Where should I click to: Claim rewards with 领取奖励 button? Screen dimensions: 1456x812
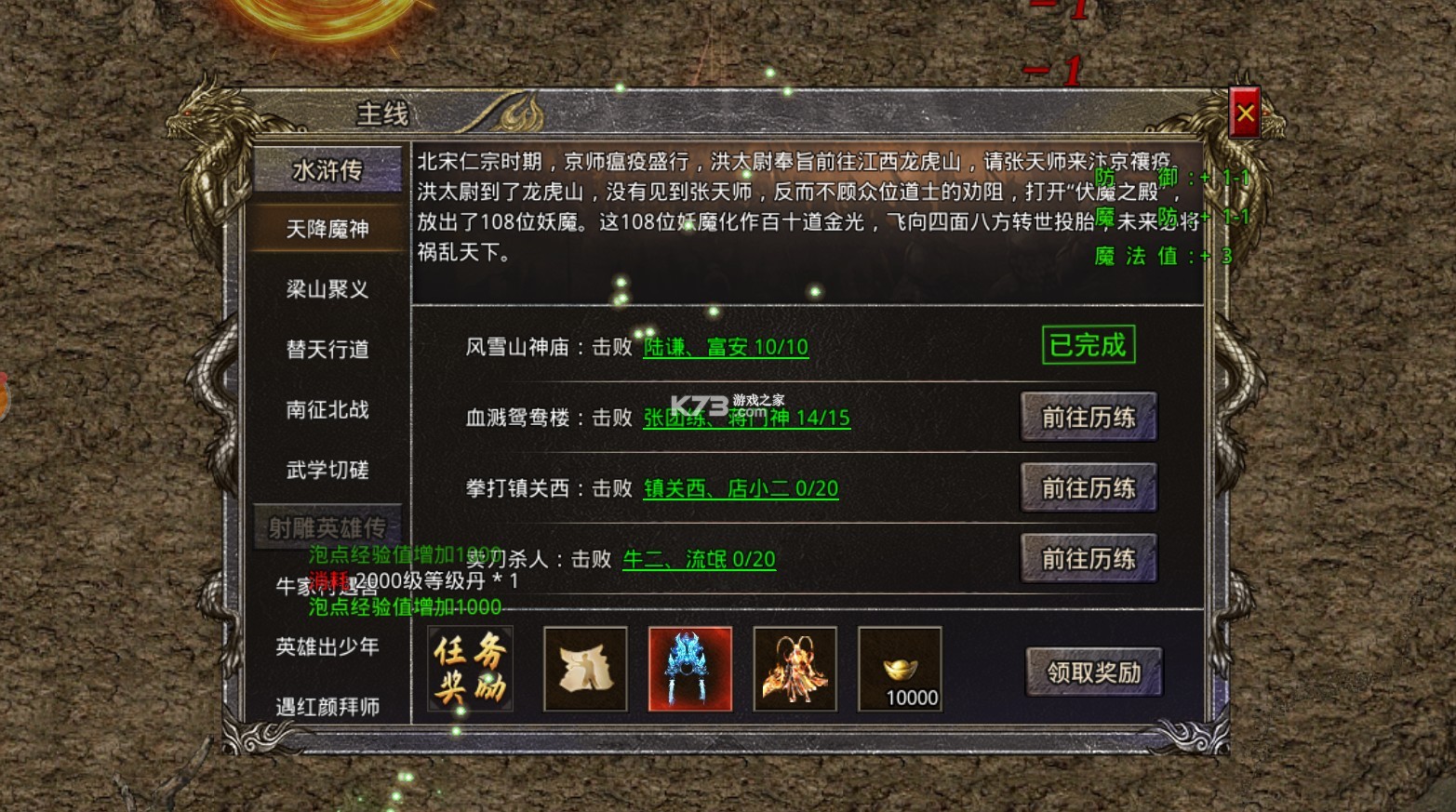pyautogui.click(x=1094, y=672)
